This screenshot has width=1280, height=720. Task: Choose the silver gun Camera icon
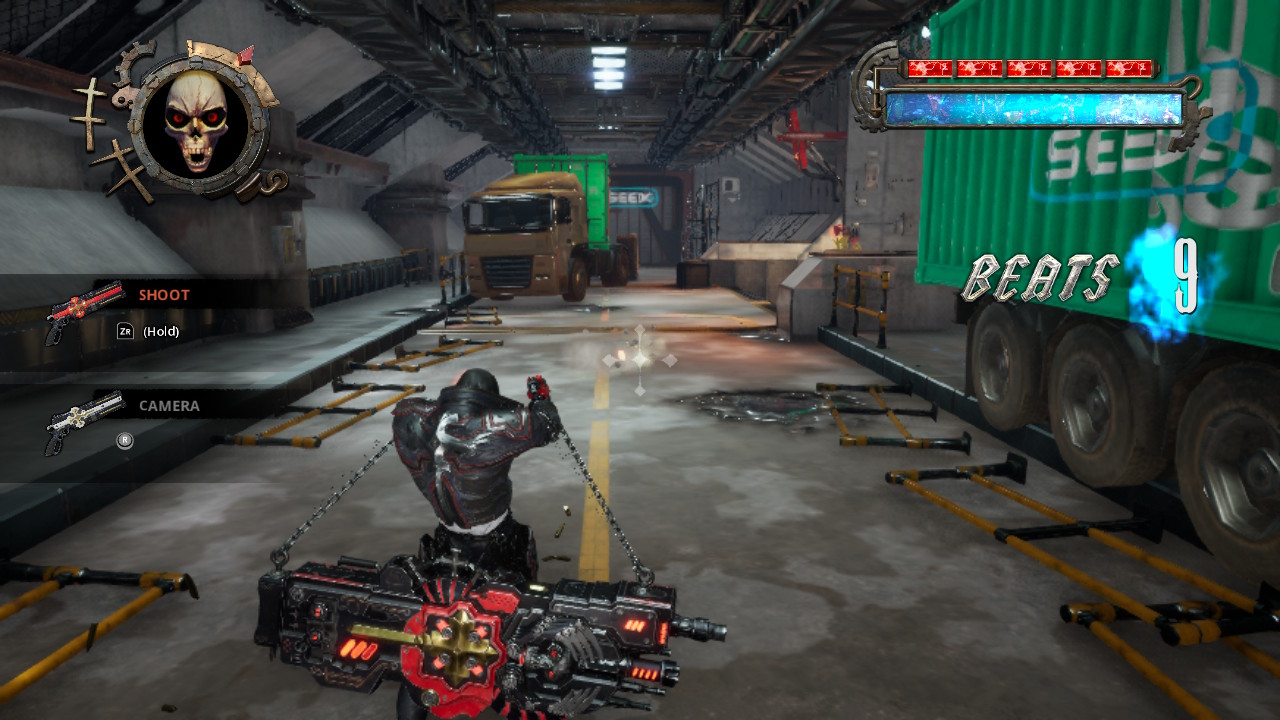(x=84, y=421)
